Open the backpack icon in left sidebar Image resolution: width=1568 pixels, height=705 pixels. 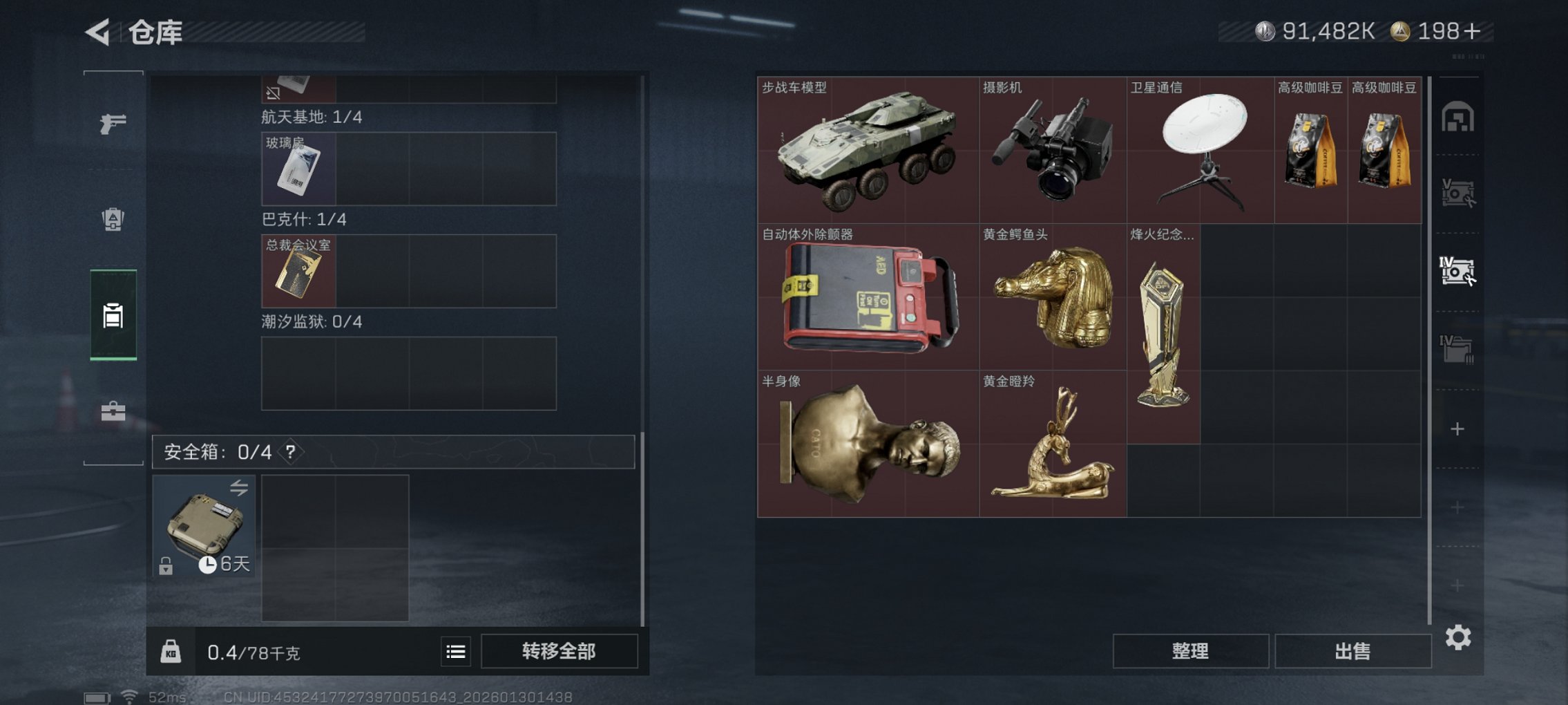pyautogui.click(x=113, y=218)
